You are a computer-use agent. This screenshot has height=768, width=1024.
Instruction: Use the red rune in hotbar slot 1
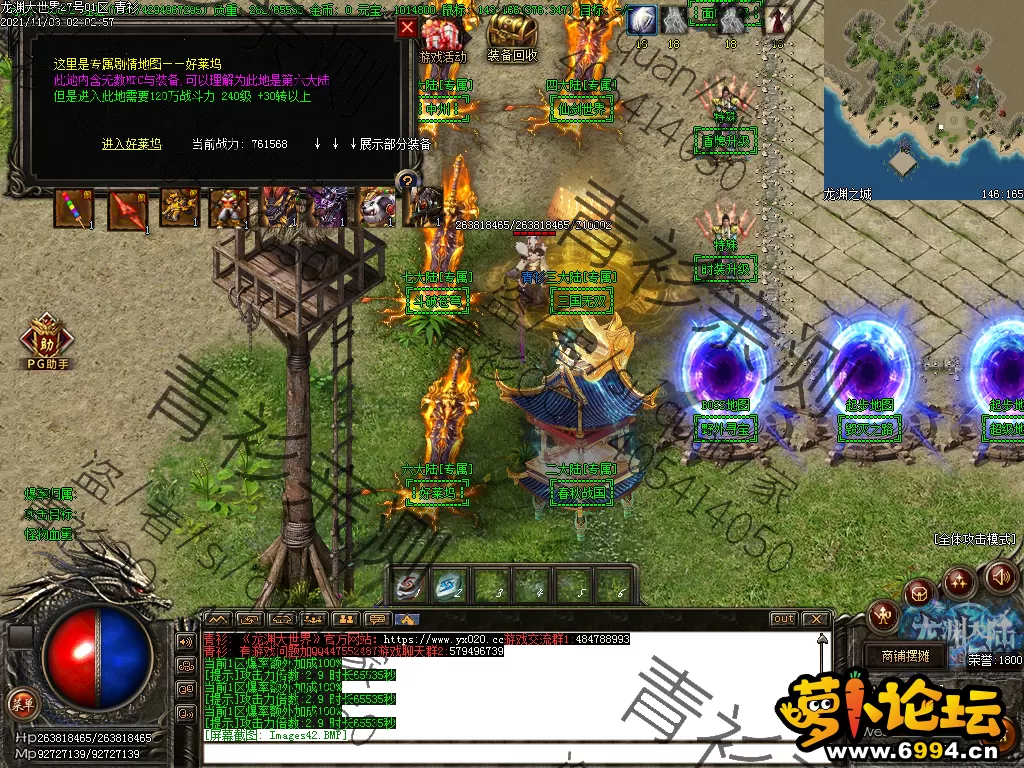pyautogui.click(x=407, y=587)
